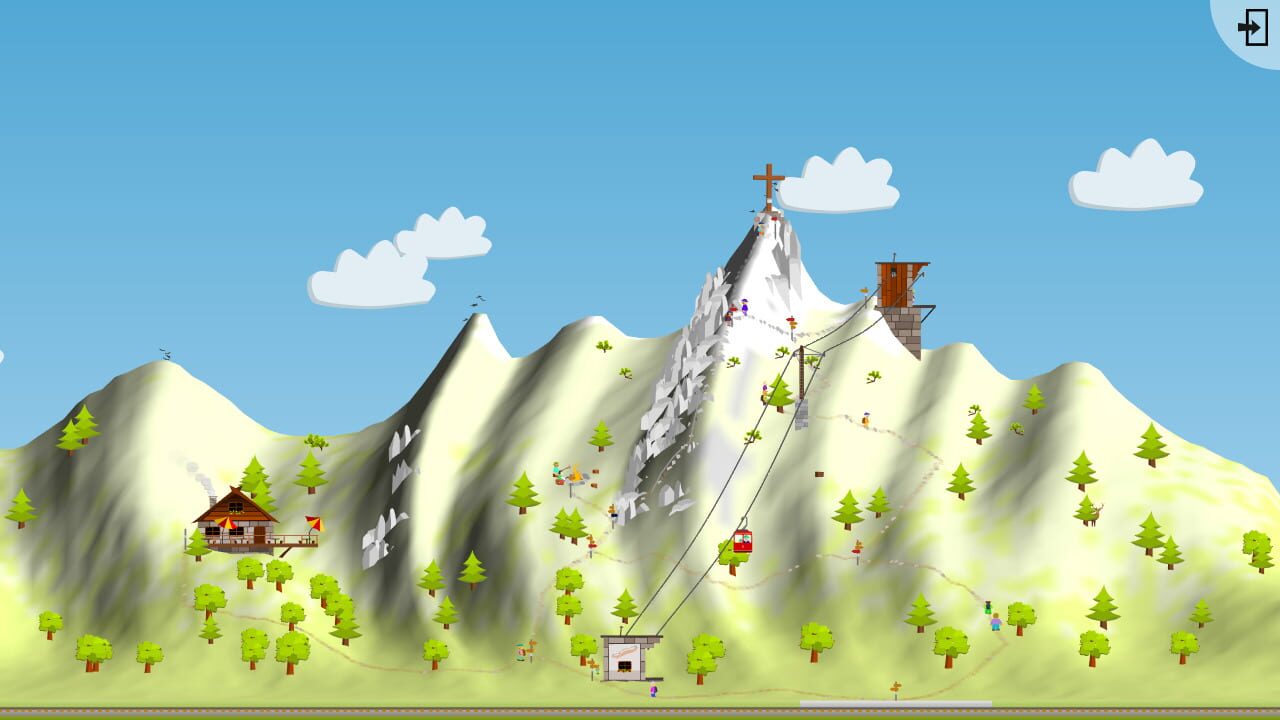The width and height of the screenshot is (1280, 720).
Task: Click the mine cart inside the station
Action: pyautogui.click(x=624, y=667)
